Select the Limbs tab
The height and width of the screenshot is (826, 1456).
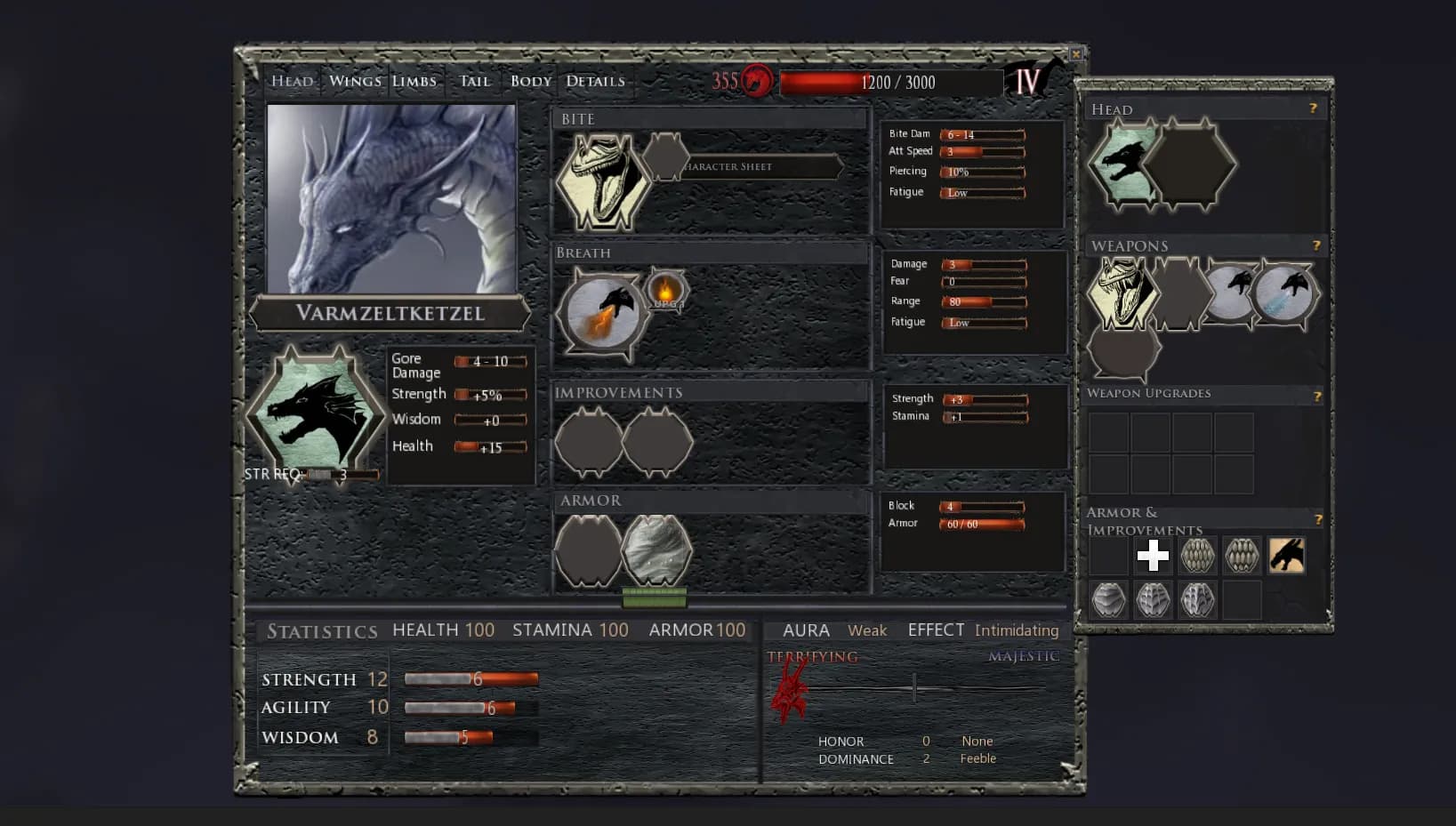click(414, 81)
